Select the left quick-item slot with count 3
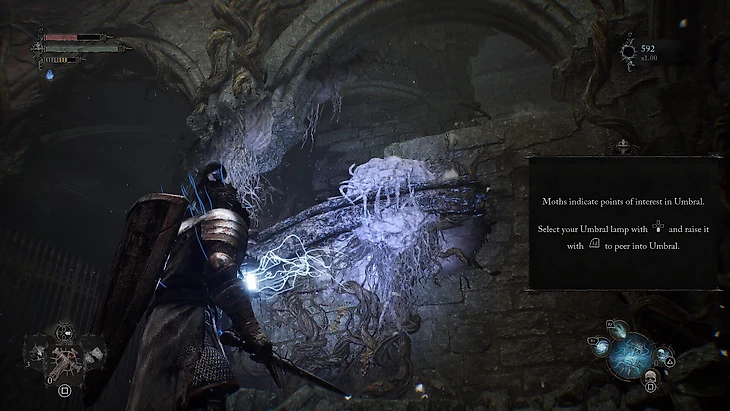Image resolution: width=730 pixels, height=411 pixels. (37, 354)
